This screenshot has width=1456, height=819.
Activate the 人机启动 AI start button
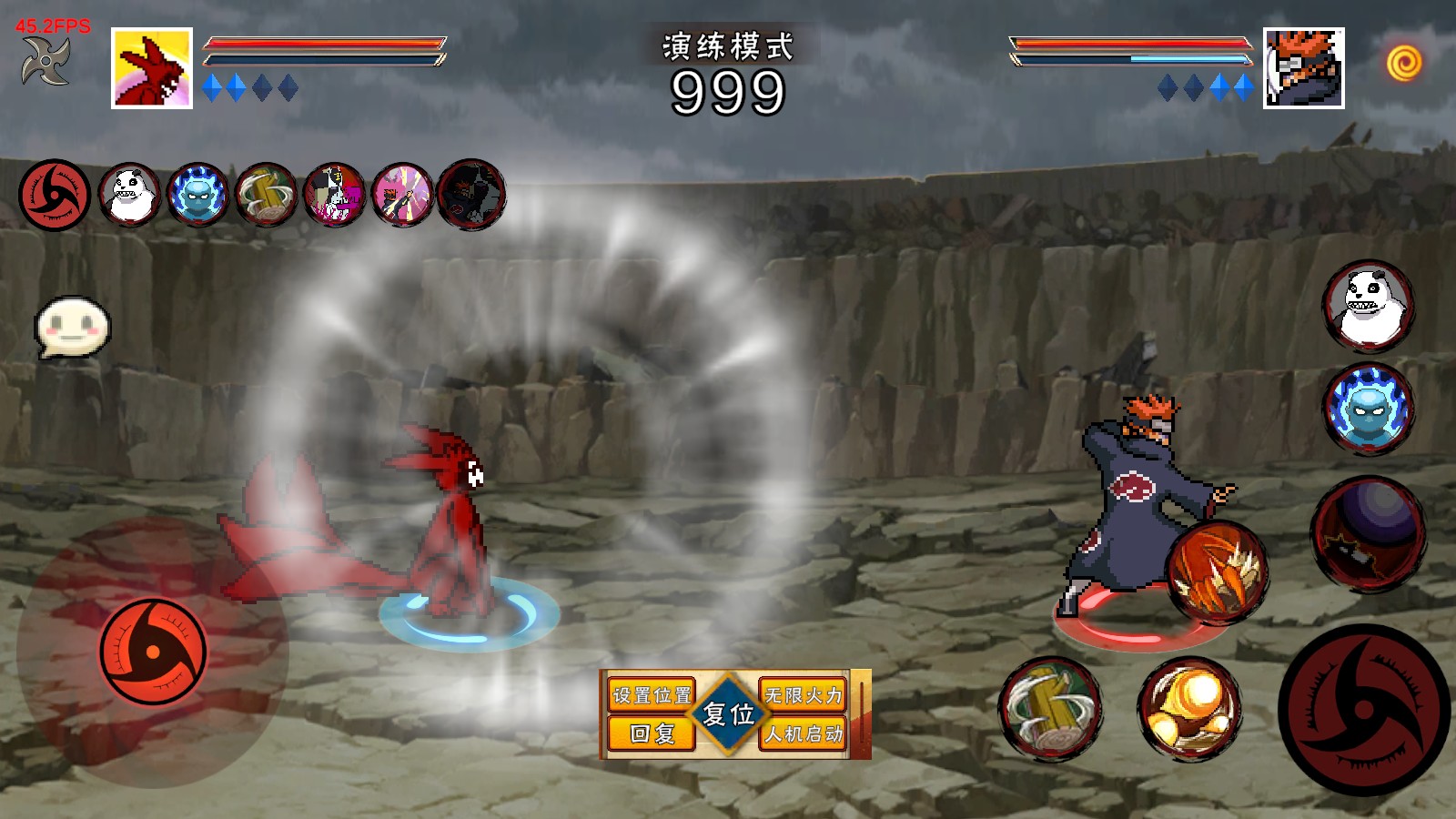point(804,733)
